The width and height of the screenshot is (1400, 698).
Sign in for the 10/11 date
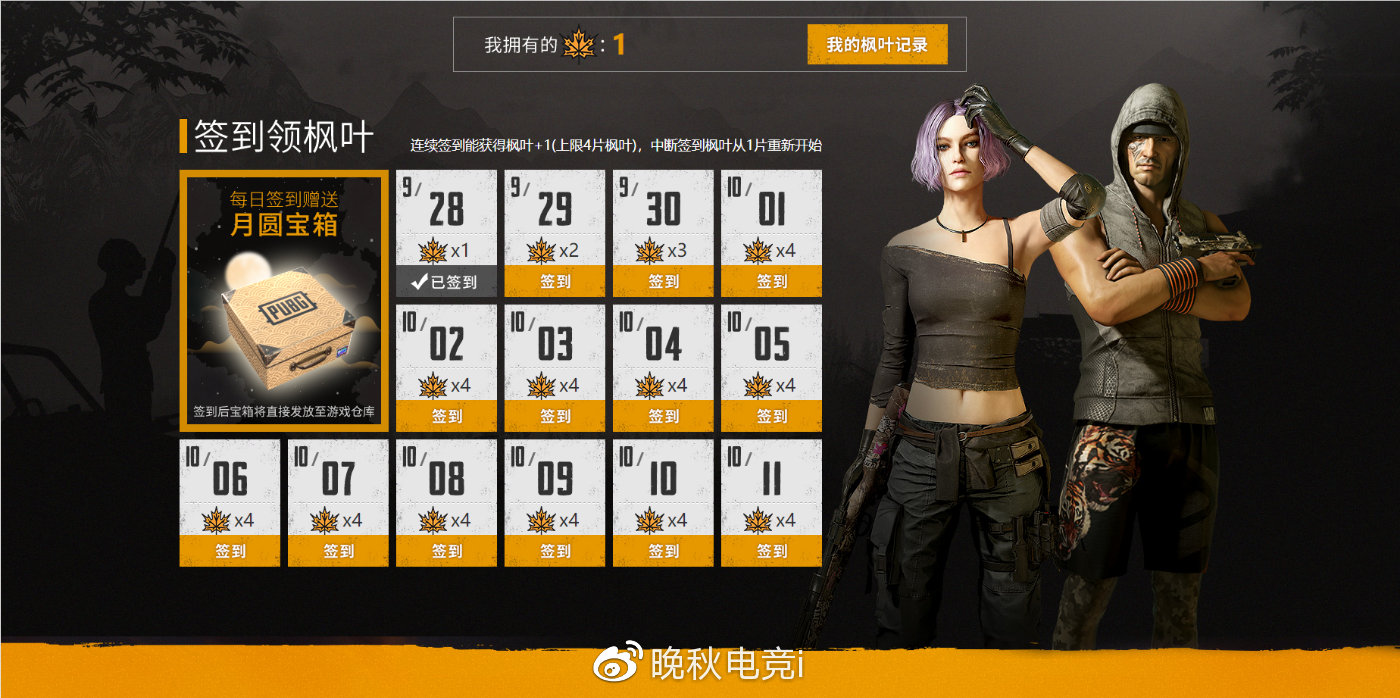click(x=771, y=551)
